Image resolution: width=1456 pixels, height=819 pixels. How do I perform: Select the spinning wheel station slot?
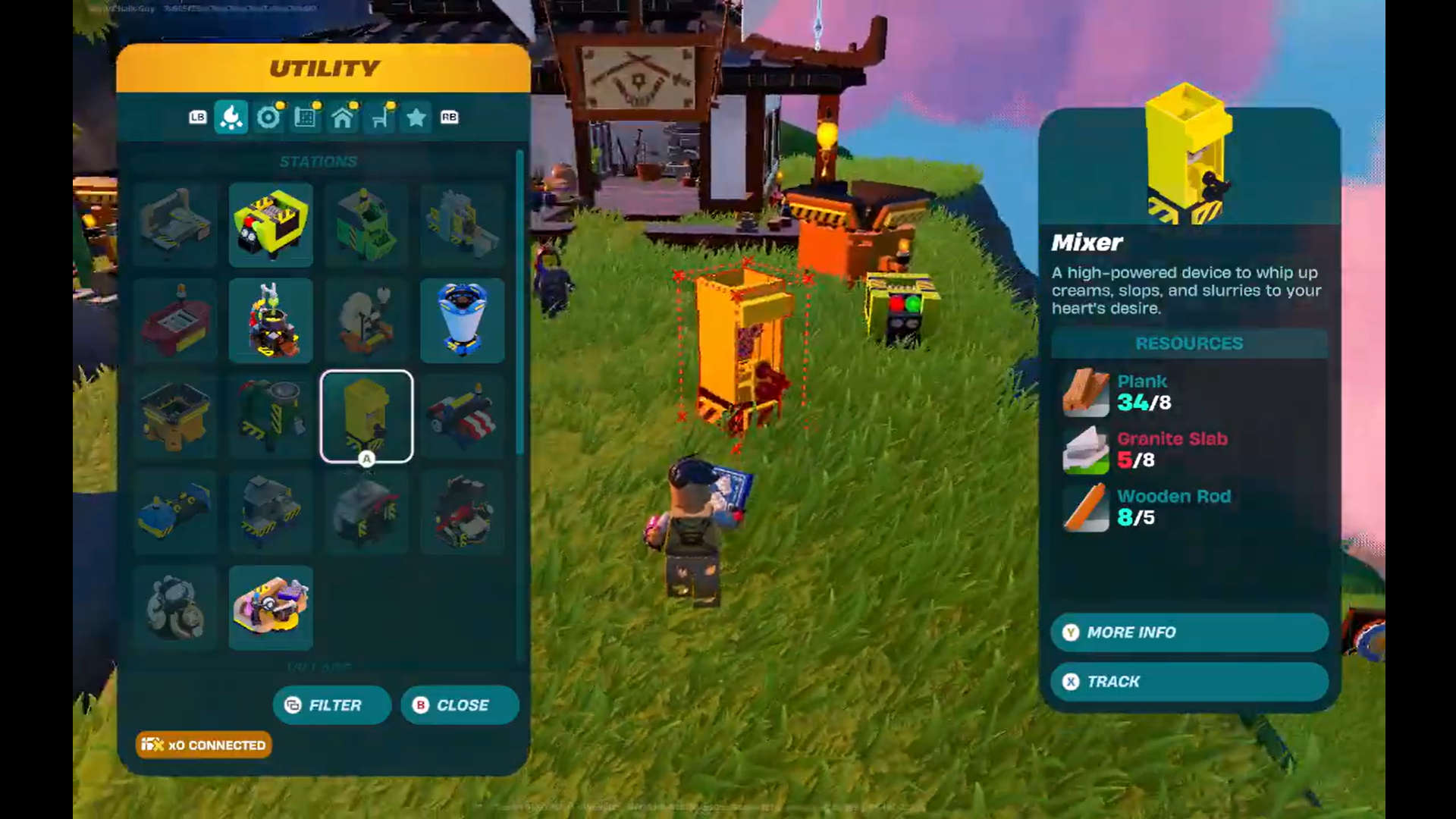point(366,320)
